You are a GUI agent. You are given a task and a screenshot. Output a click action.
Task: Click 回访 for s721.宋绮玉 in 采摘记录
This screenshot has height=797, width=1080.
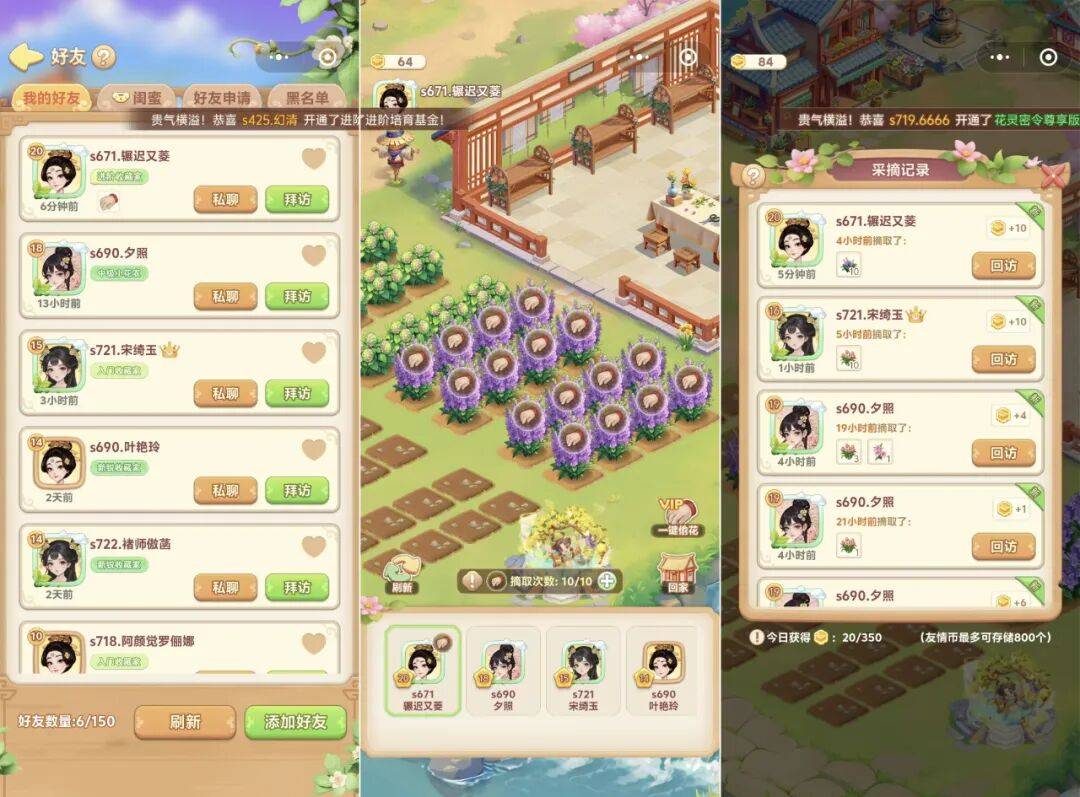pos(1003,359)
